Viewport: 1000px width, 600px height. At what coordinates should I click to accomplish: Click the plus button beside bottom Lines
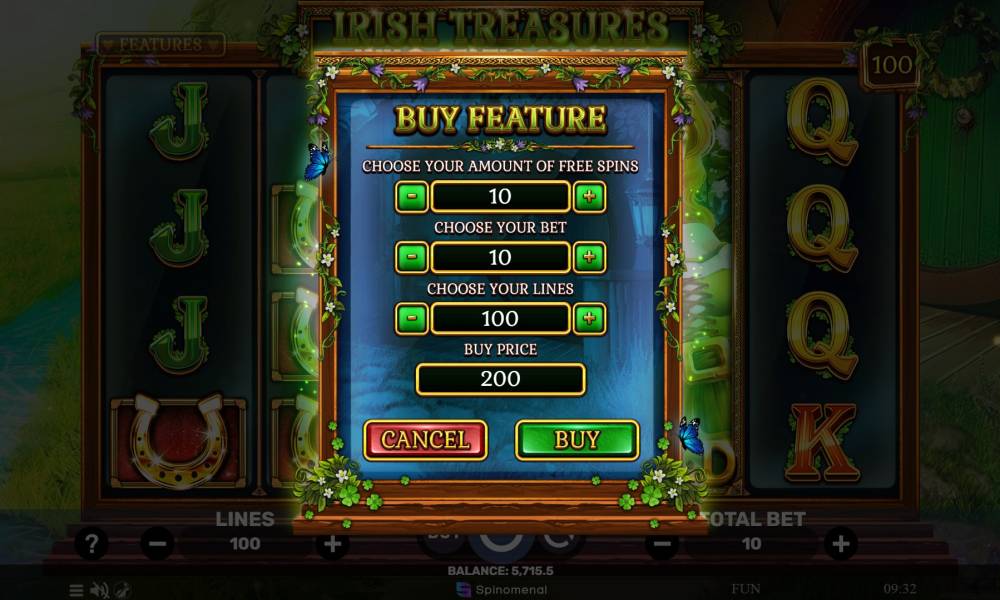click(x=332, y=544)
